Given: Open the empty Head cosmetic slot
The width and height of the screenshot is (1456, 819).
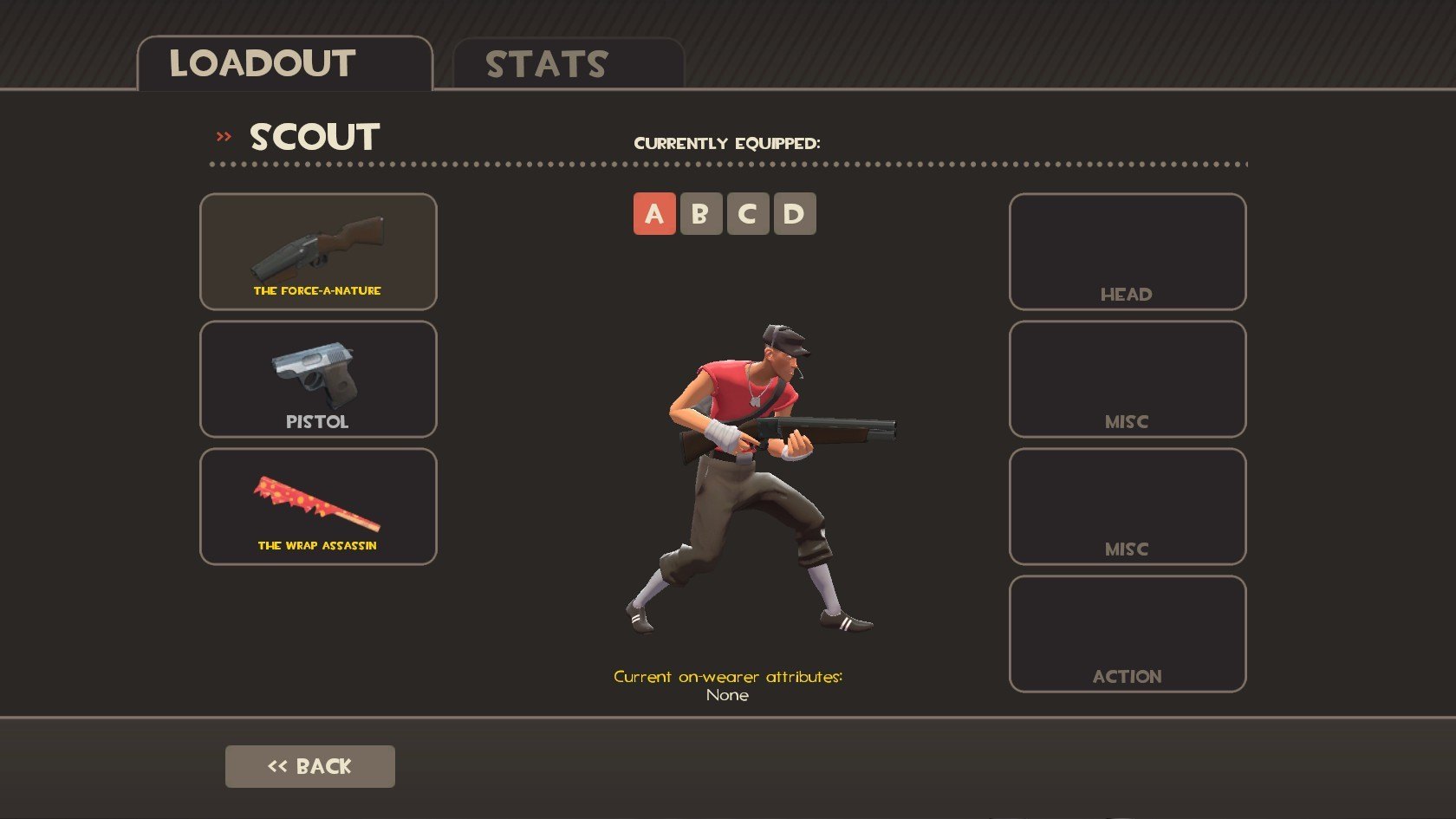Looking at the screenshot, I should click(x=1127, y=251).
